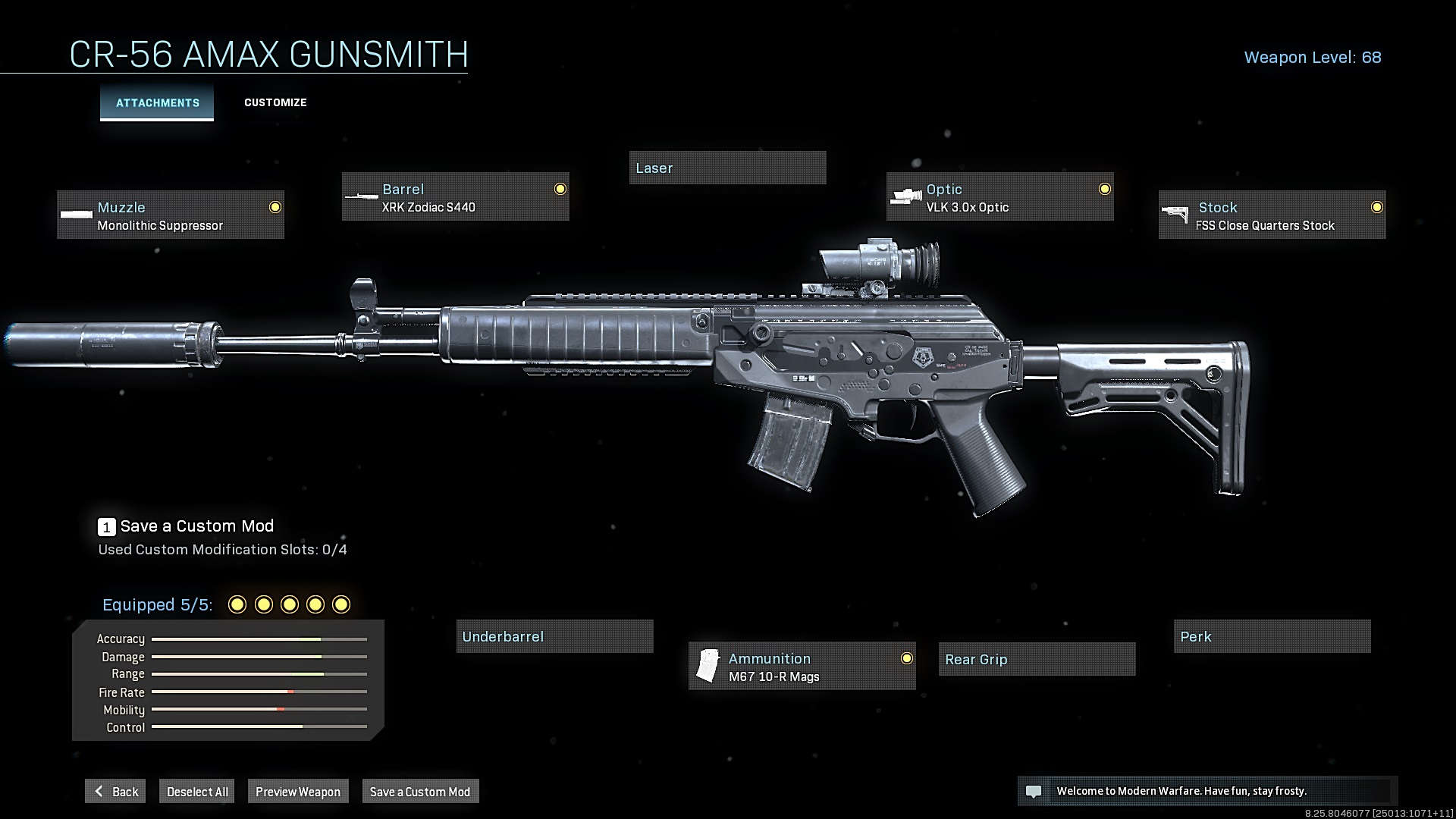Viewport: 1456px width, 819px height.
Task: Choose the empty Underbarrel slot
Action: click(x=554, y=636)
